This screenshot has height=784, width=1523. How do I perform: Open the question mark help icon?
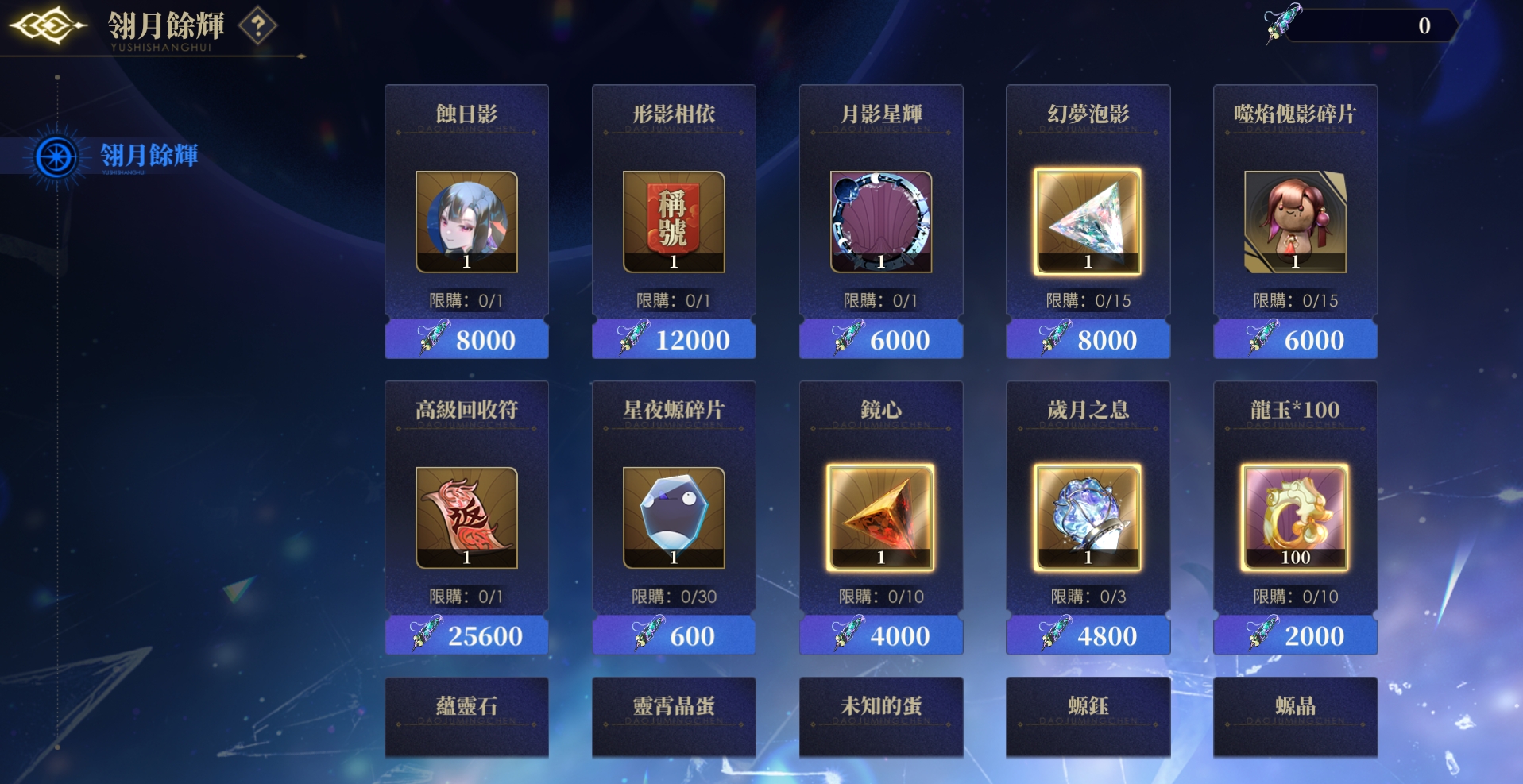[x=257, y=26]
